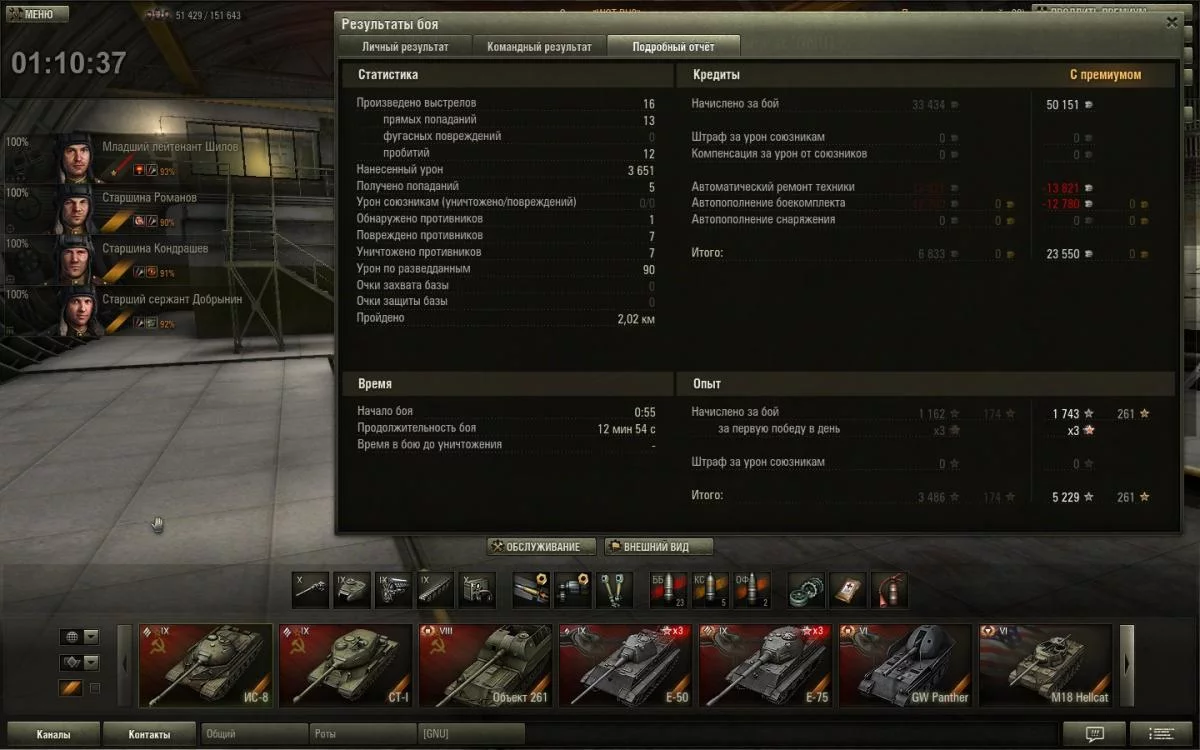
Task: Select the СТ-I tank
Action: click(345, 665)
